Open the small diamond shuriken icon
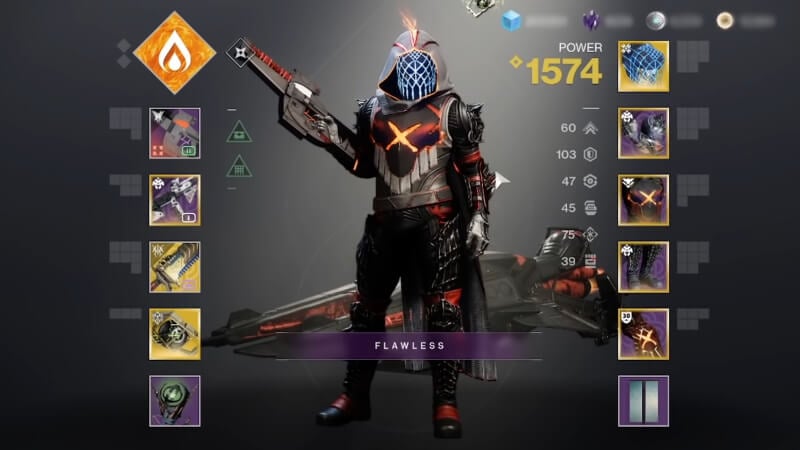 click(x=240, y=51)
